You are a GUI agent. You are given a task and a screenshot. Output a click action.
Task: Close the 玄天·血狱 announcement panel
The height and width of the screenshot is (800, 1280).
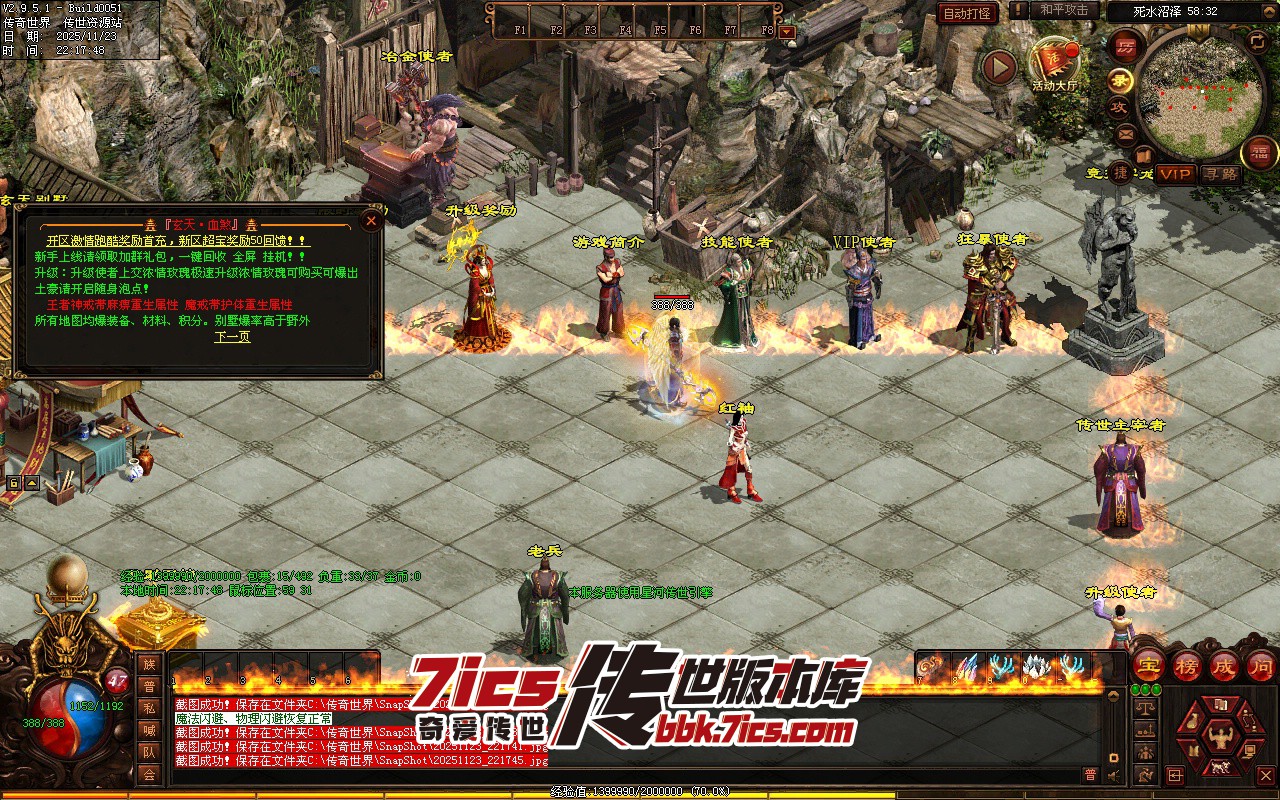tap(372, 221)
